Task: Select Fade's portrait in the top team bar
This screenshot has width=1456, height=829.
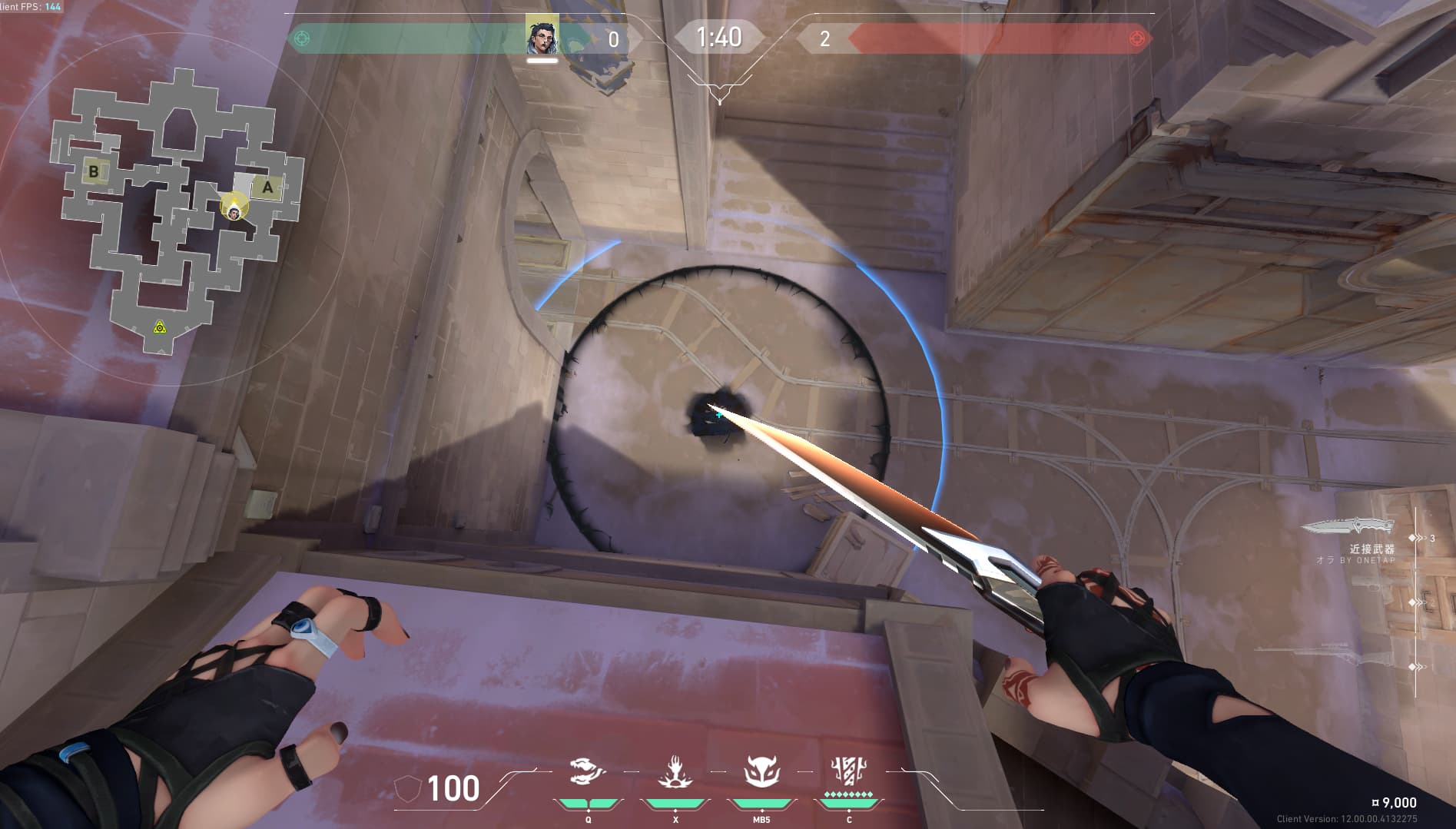Action: pos(542,36)
